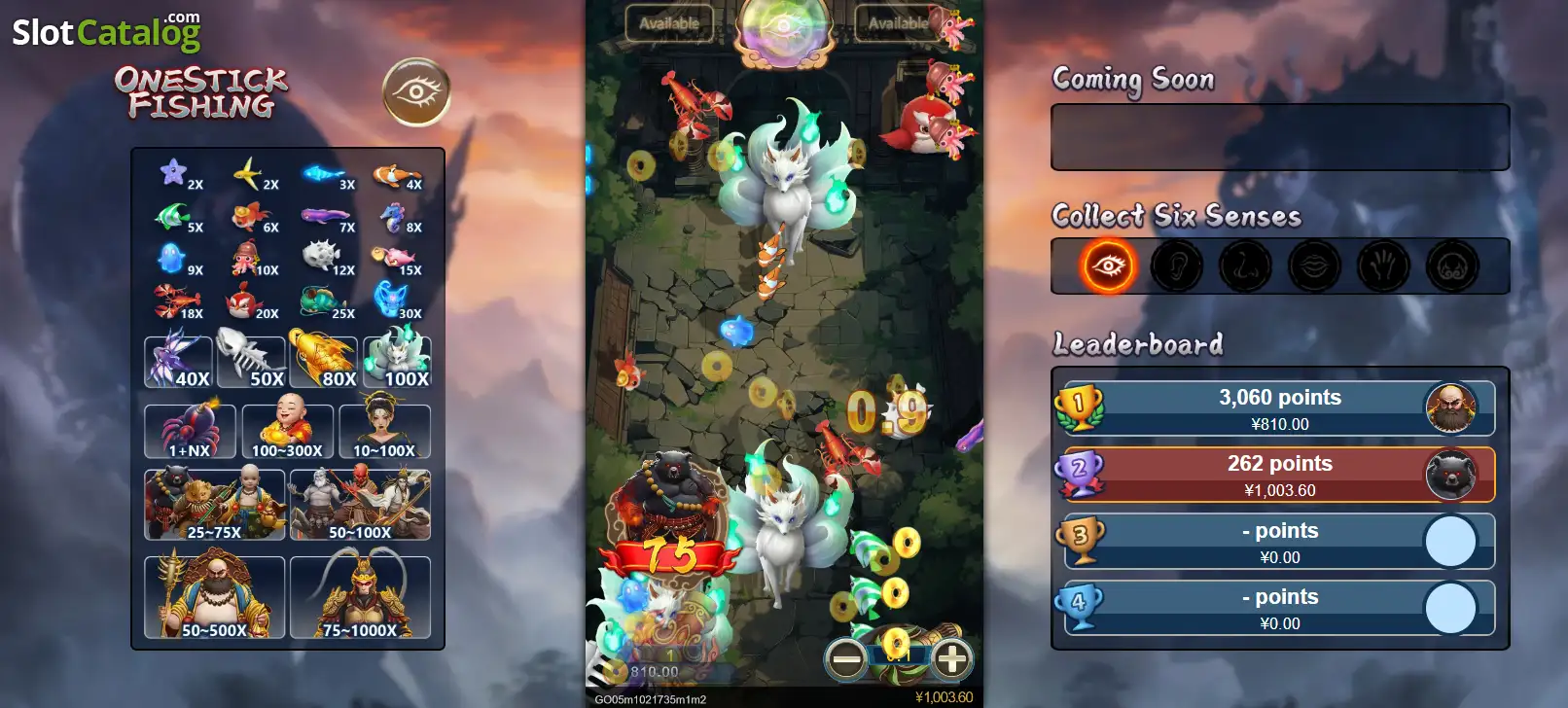Click the Ear sense icon

coord(1176,265)
